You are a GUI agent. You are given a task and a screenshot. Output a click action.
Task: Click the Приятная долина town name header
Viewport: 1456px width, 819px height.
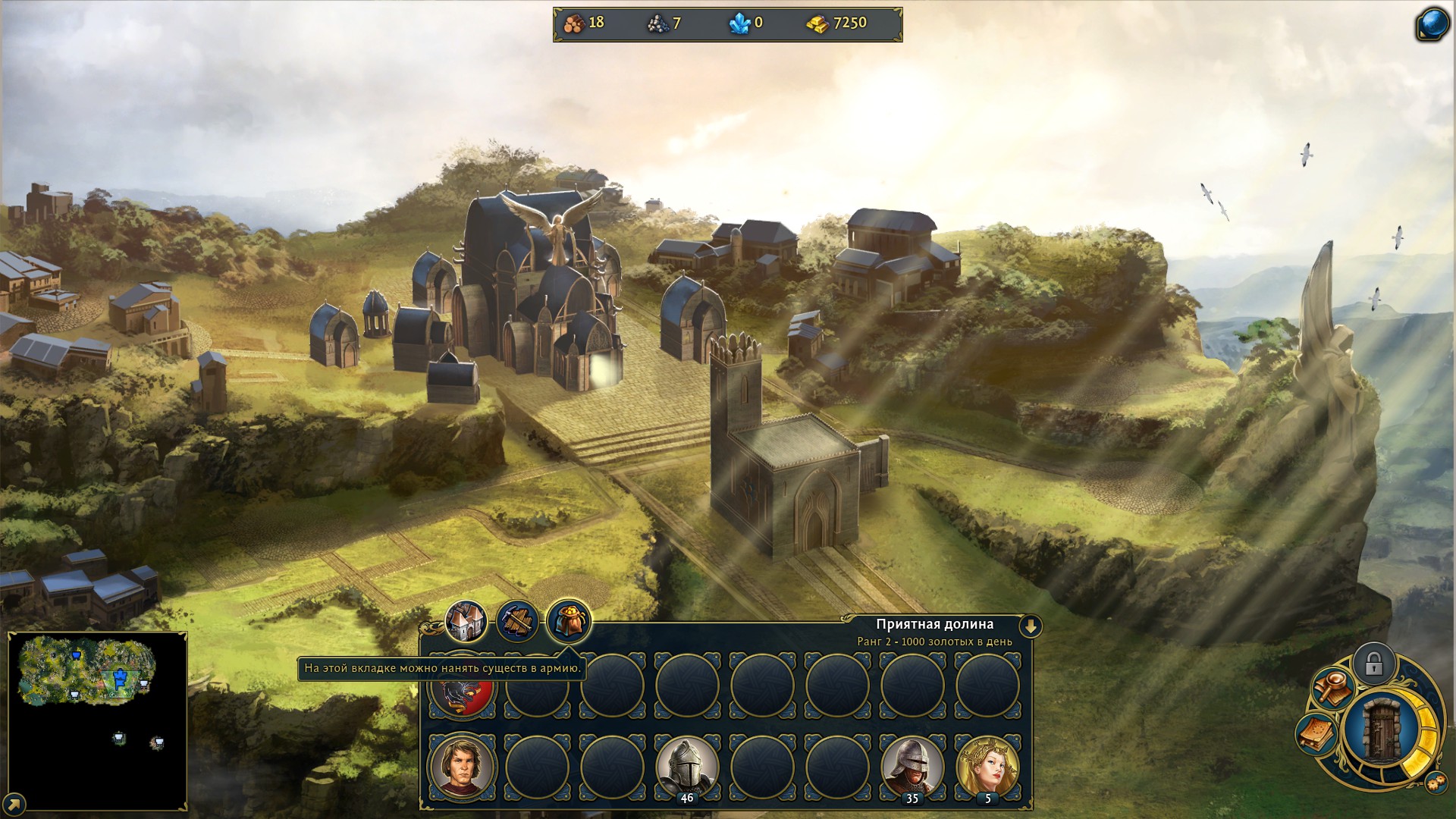pyautogui.click(x=936, y=624)
